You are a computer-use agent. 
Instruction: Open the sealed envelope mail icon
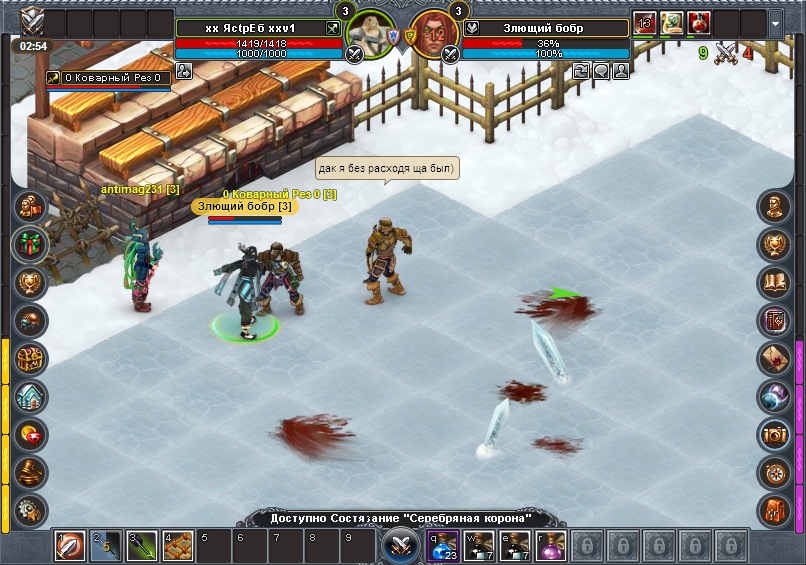pyautogui.click(x=774, y=358)
